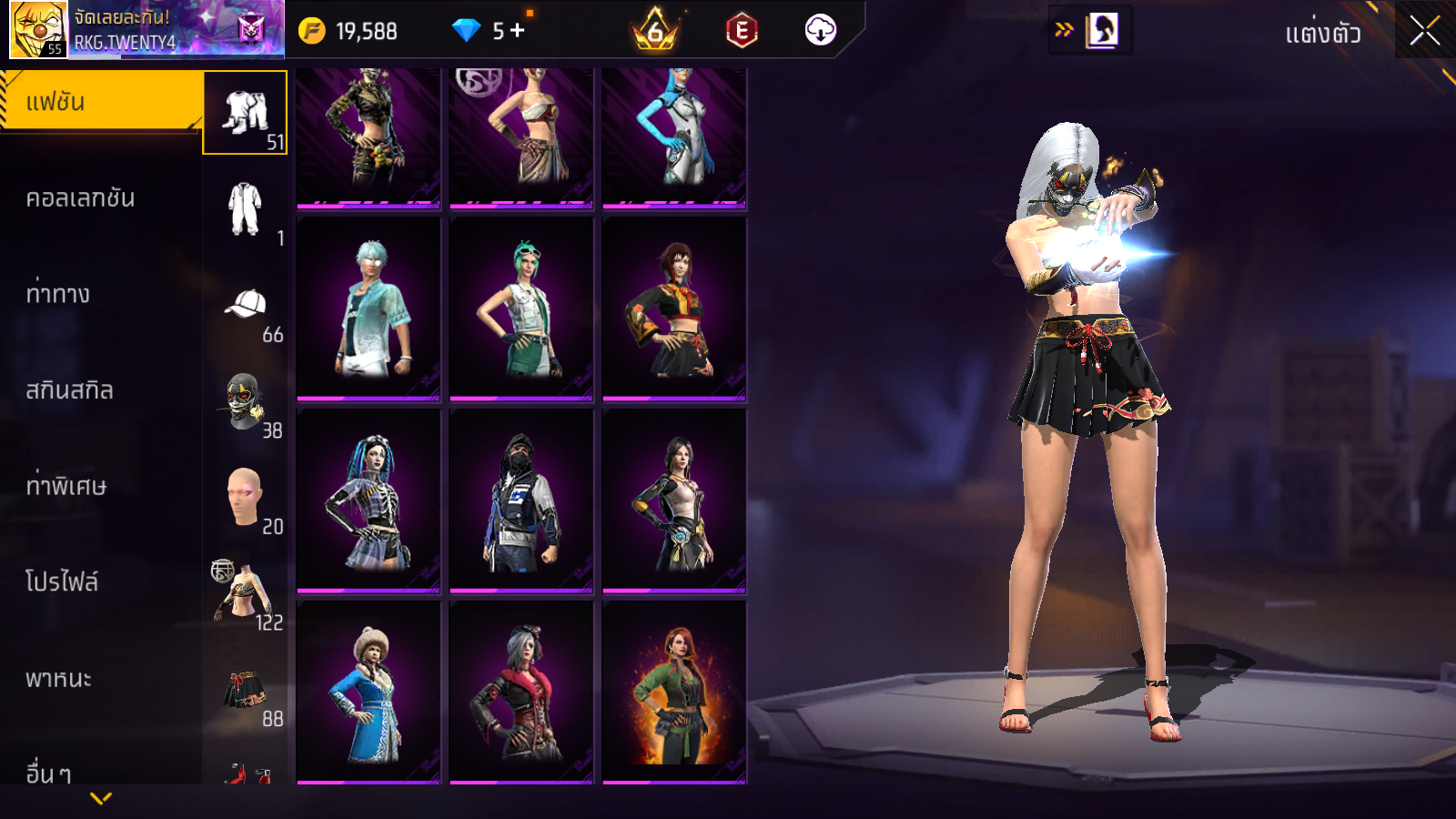Switch to the ท่าทาง emotes tab
Screen dimensions: 1456x819
tap(58, 294)
